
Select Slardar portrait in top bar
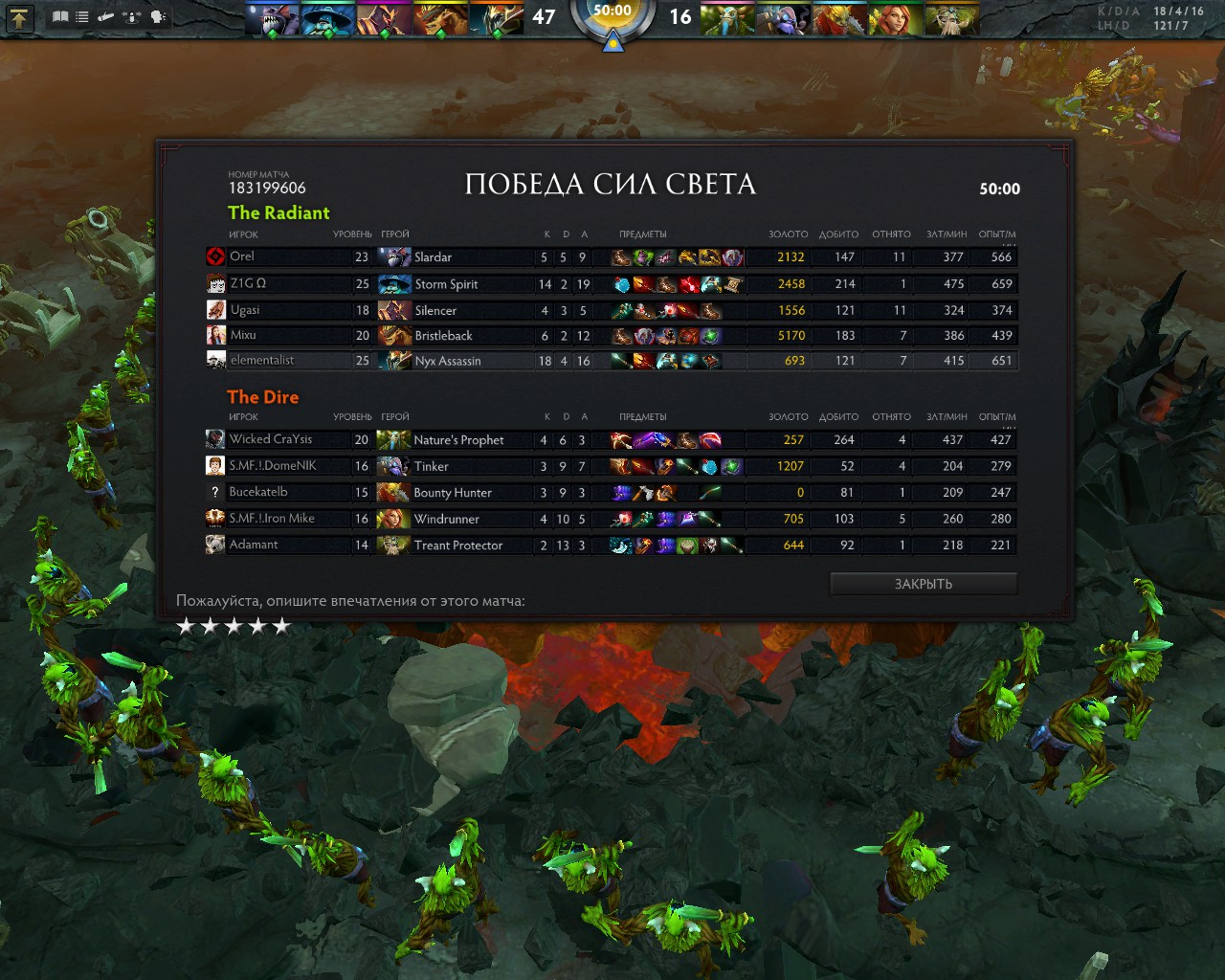[271, 19]
